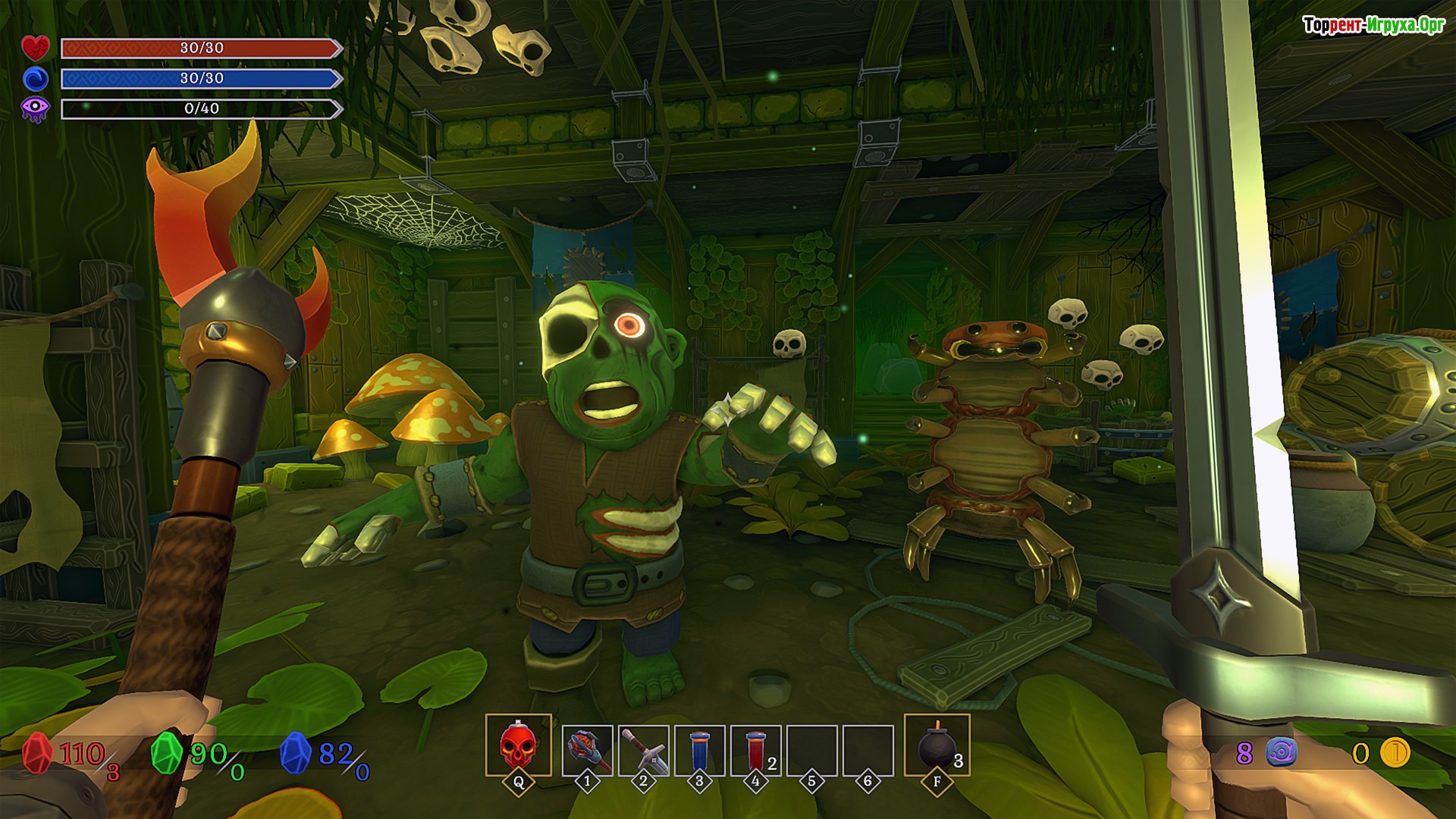Screen dimensions: 1456x819
Task: Click the green crystal gem icon
Action: 167,753
